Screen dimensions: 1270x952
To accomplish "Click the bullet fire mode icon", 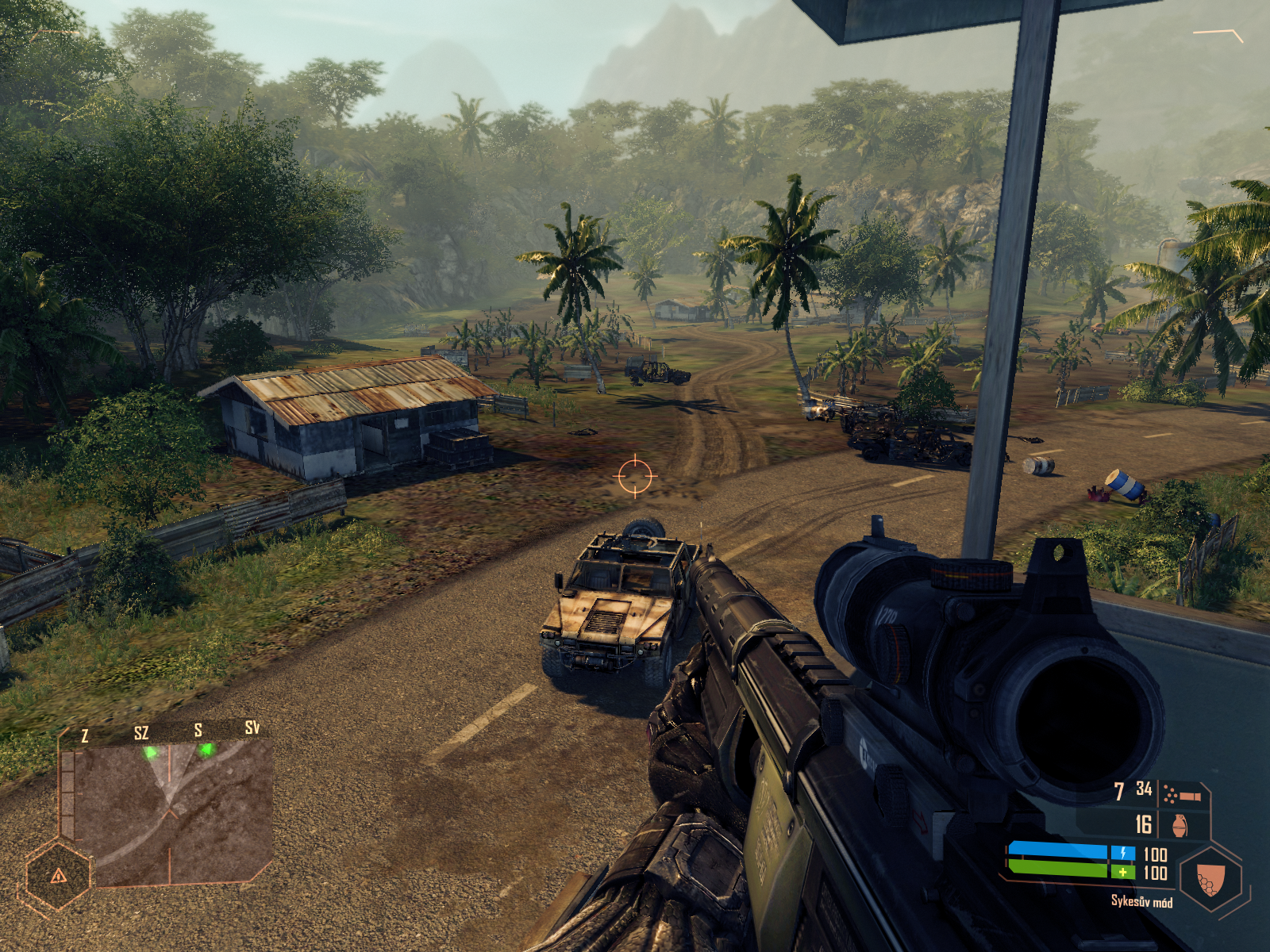I will [x=1182, y=793].
